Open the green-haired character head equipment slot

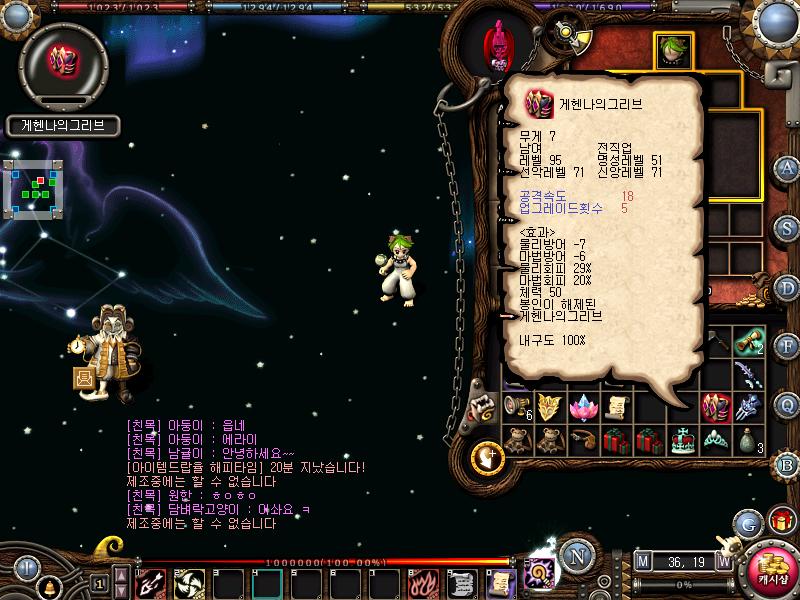[671, 48]
